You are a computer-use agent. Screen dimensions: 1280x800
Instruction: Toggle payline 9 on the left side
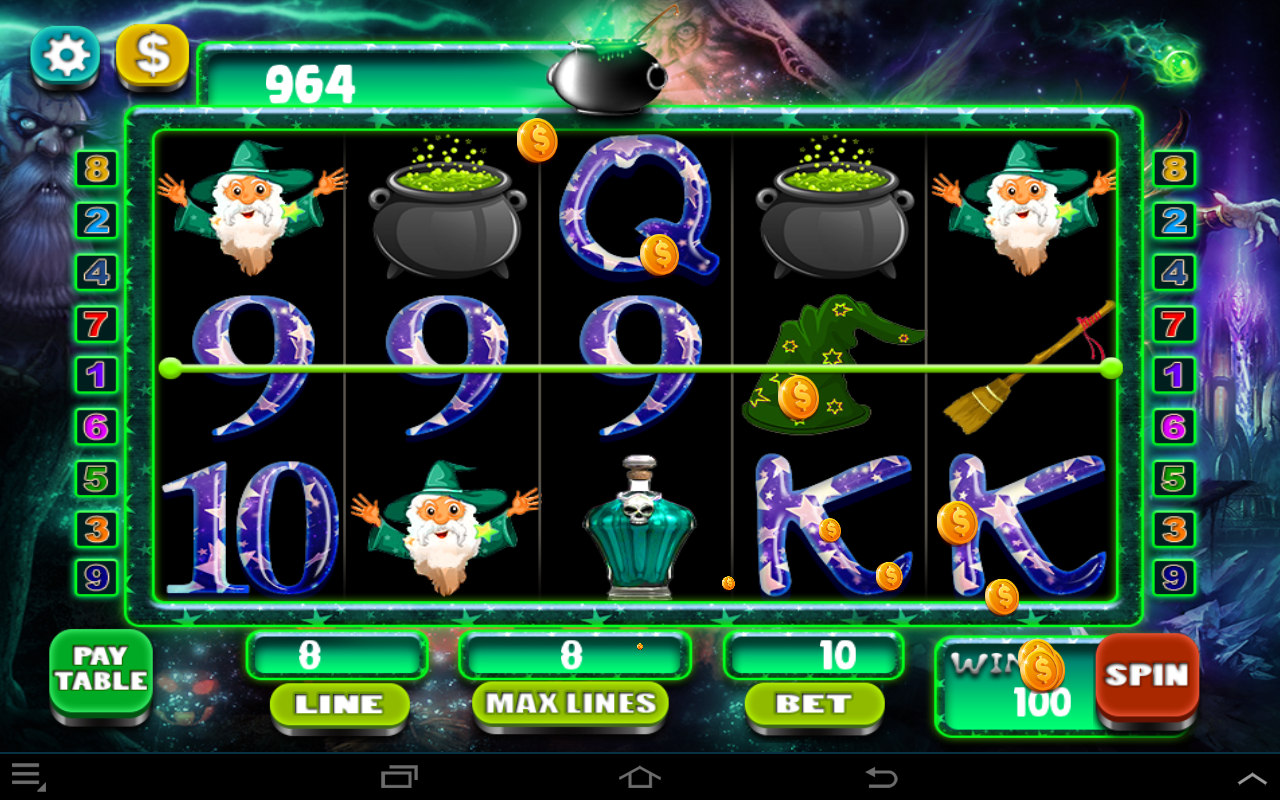[95, 580]
